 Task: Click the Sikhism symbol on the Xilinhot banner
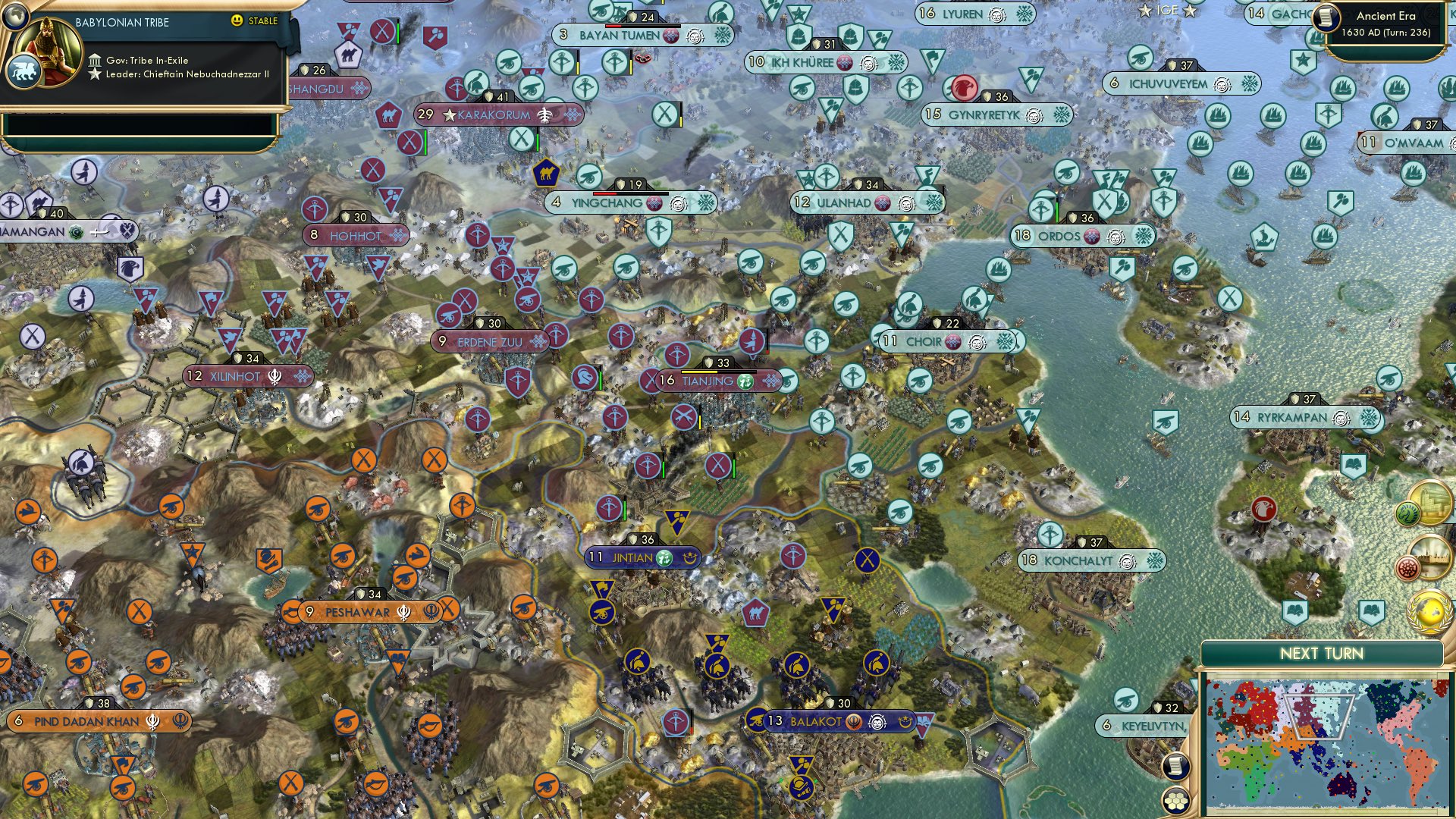click(275, 375)
